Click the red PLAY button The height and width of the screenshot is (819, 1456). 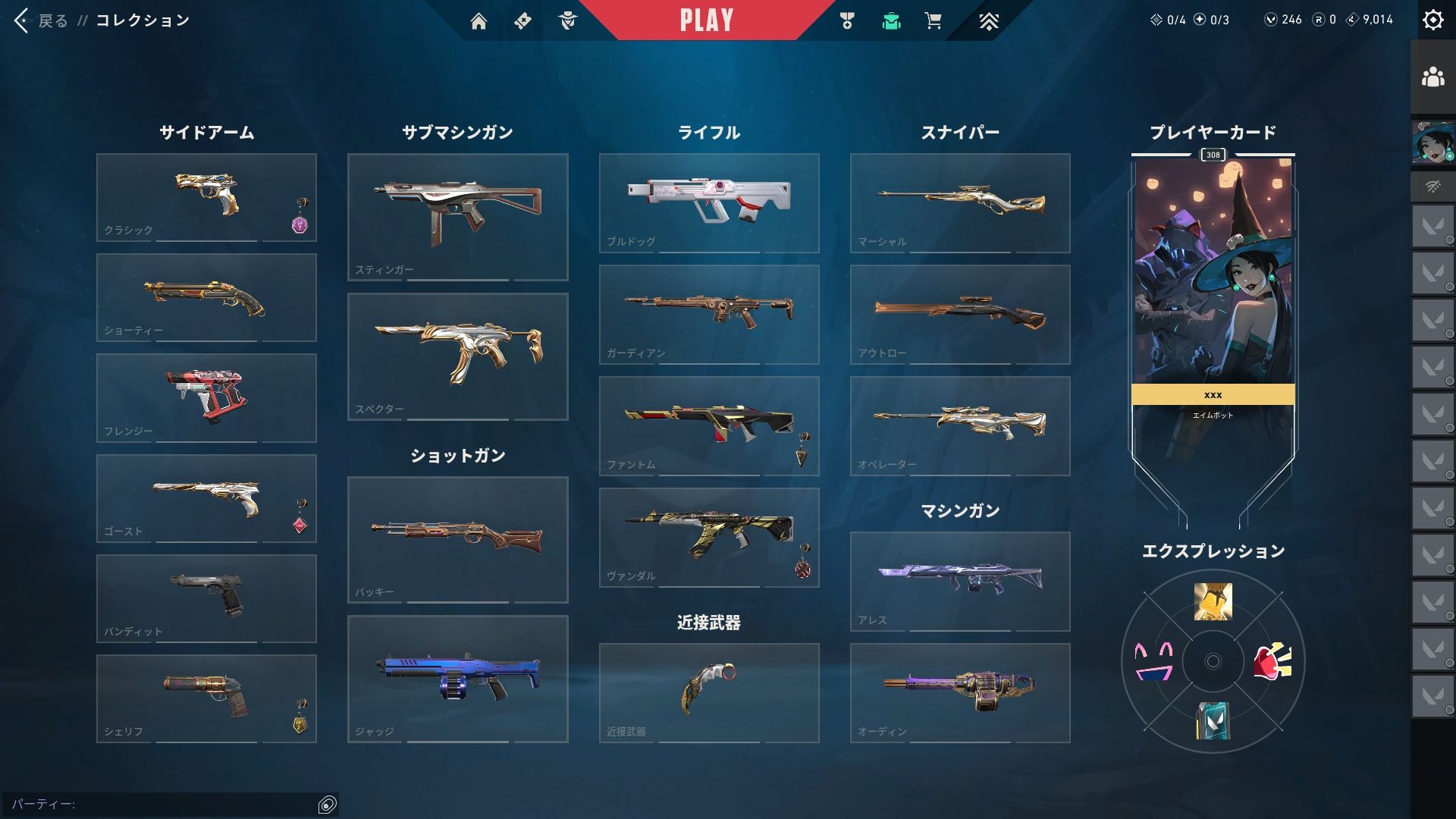pyautogui.click(x=706, y=20)
